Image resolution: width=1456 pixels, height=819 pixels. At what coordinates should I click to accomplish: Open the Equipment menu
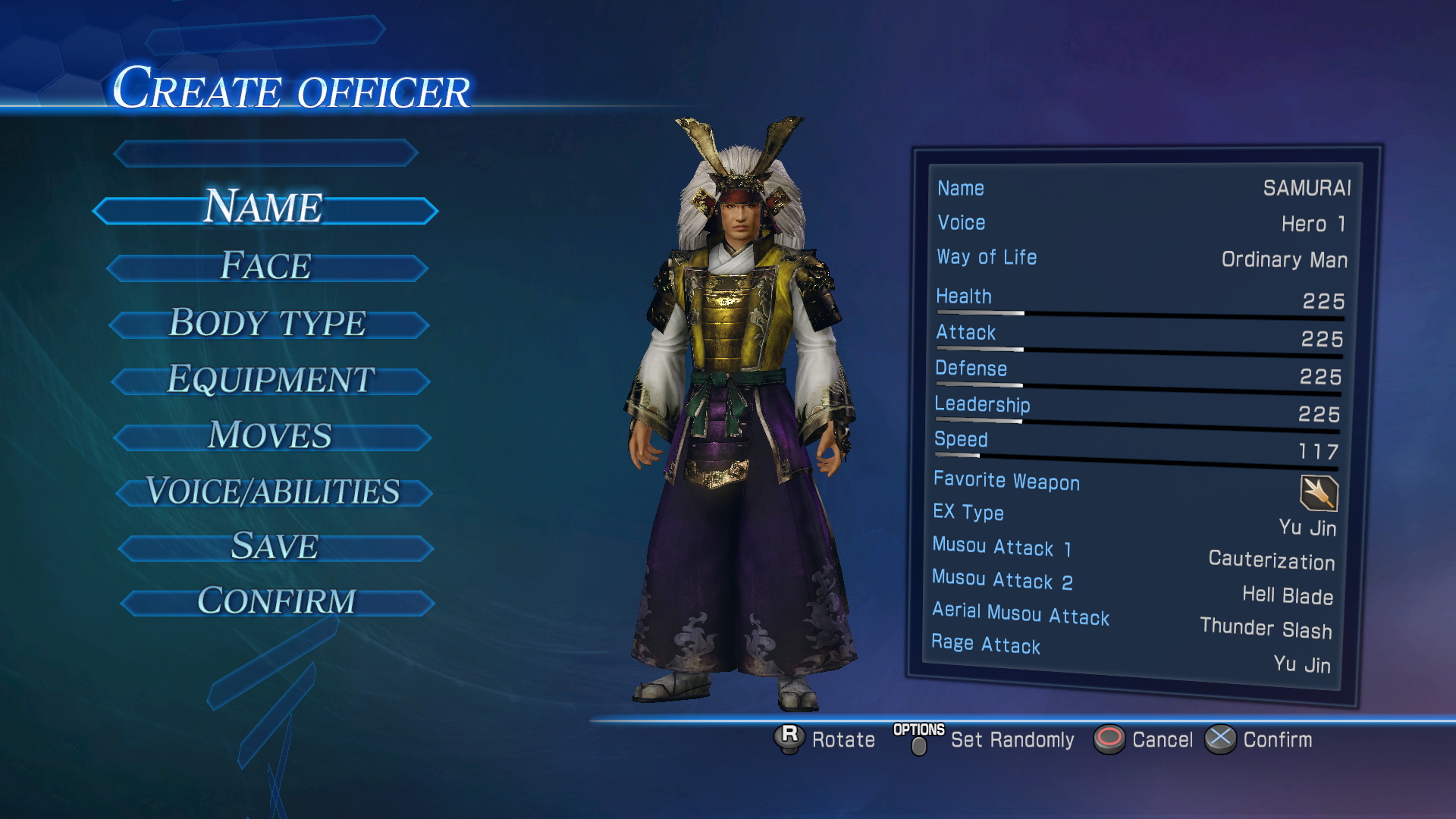tap(271, 380)
